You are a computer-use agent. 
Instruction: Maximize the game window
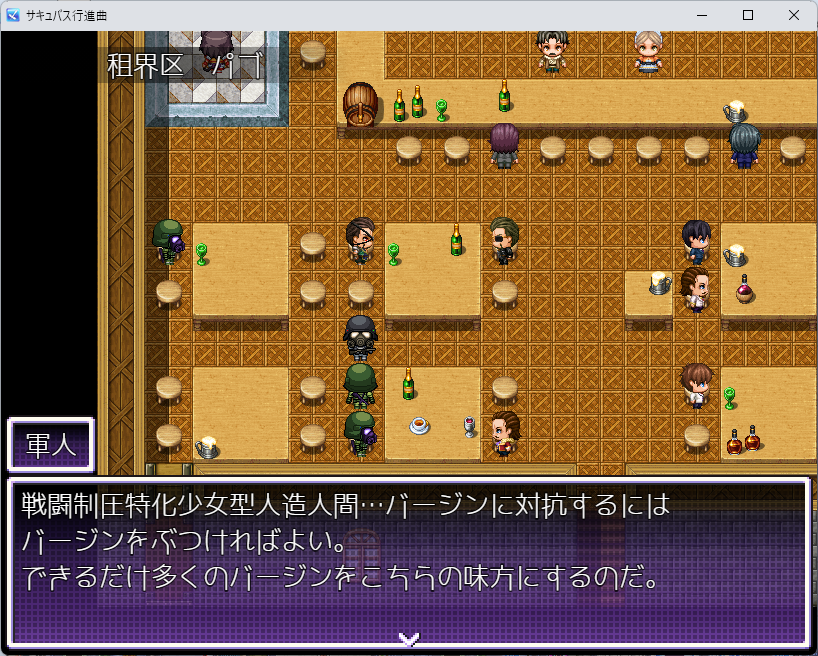pos(748,15)
